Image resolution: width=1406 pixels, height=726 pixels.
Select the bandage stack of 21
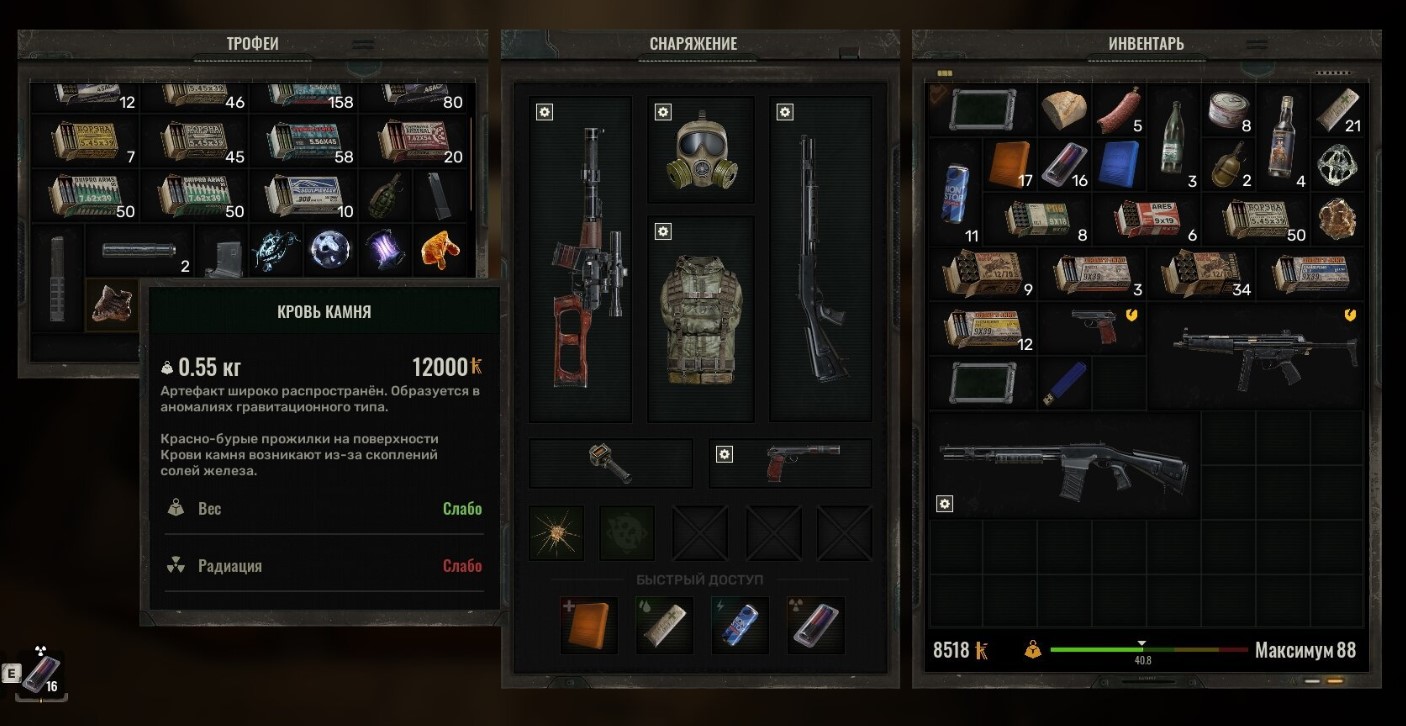point(1336,110)
